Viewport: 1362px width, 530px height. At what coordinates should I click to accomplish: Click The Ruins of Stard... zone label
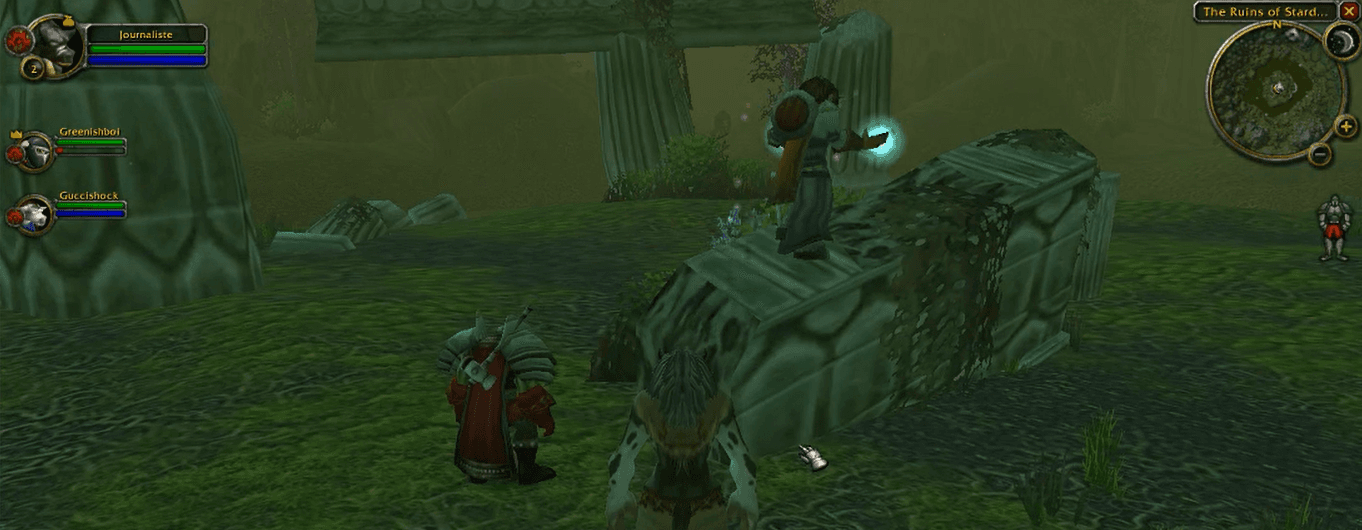[x=1266, y=12]
